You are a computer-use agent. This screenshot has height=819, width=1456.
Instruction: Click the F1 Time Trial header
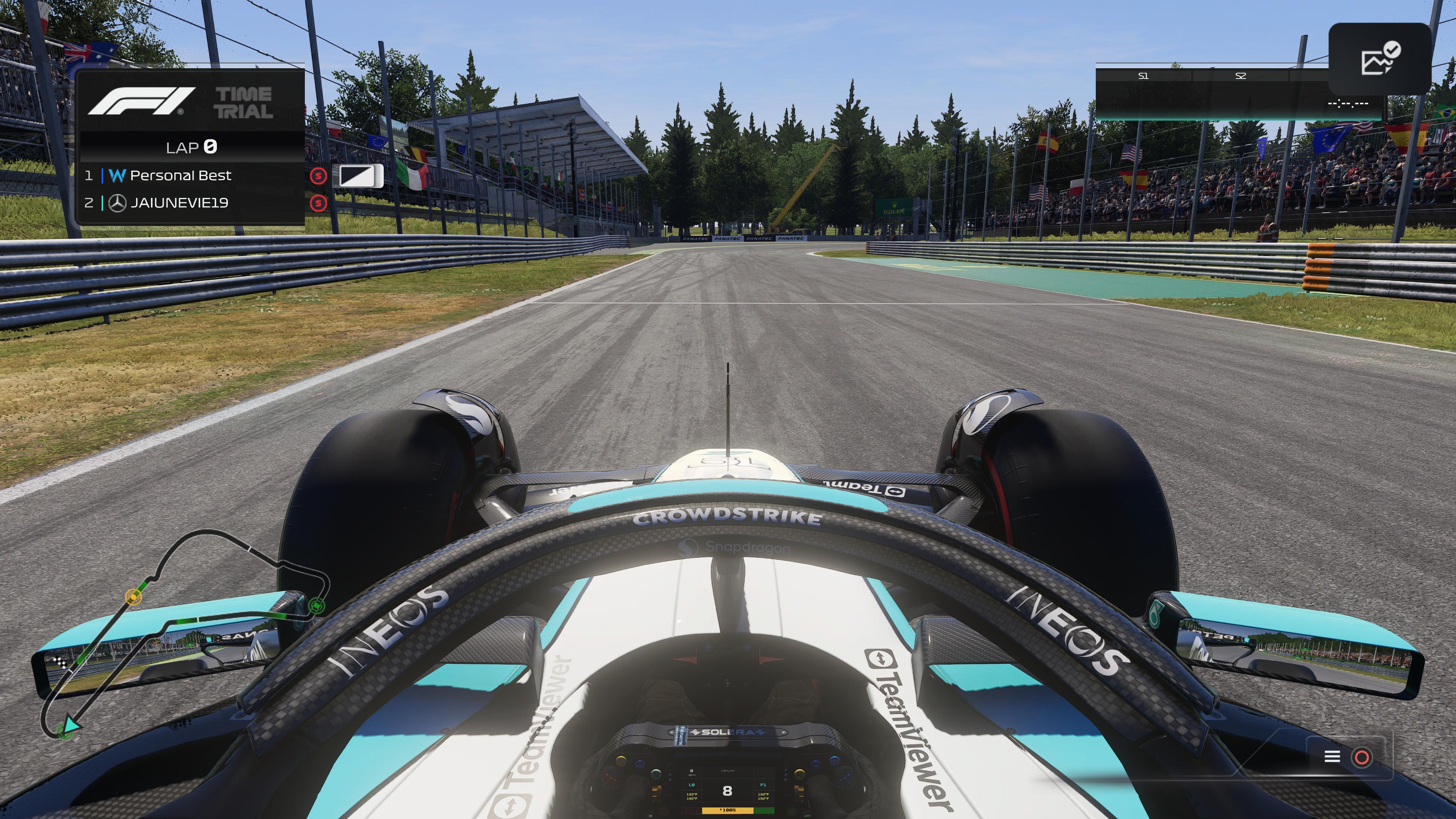pos(191,102)
